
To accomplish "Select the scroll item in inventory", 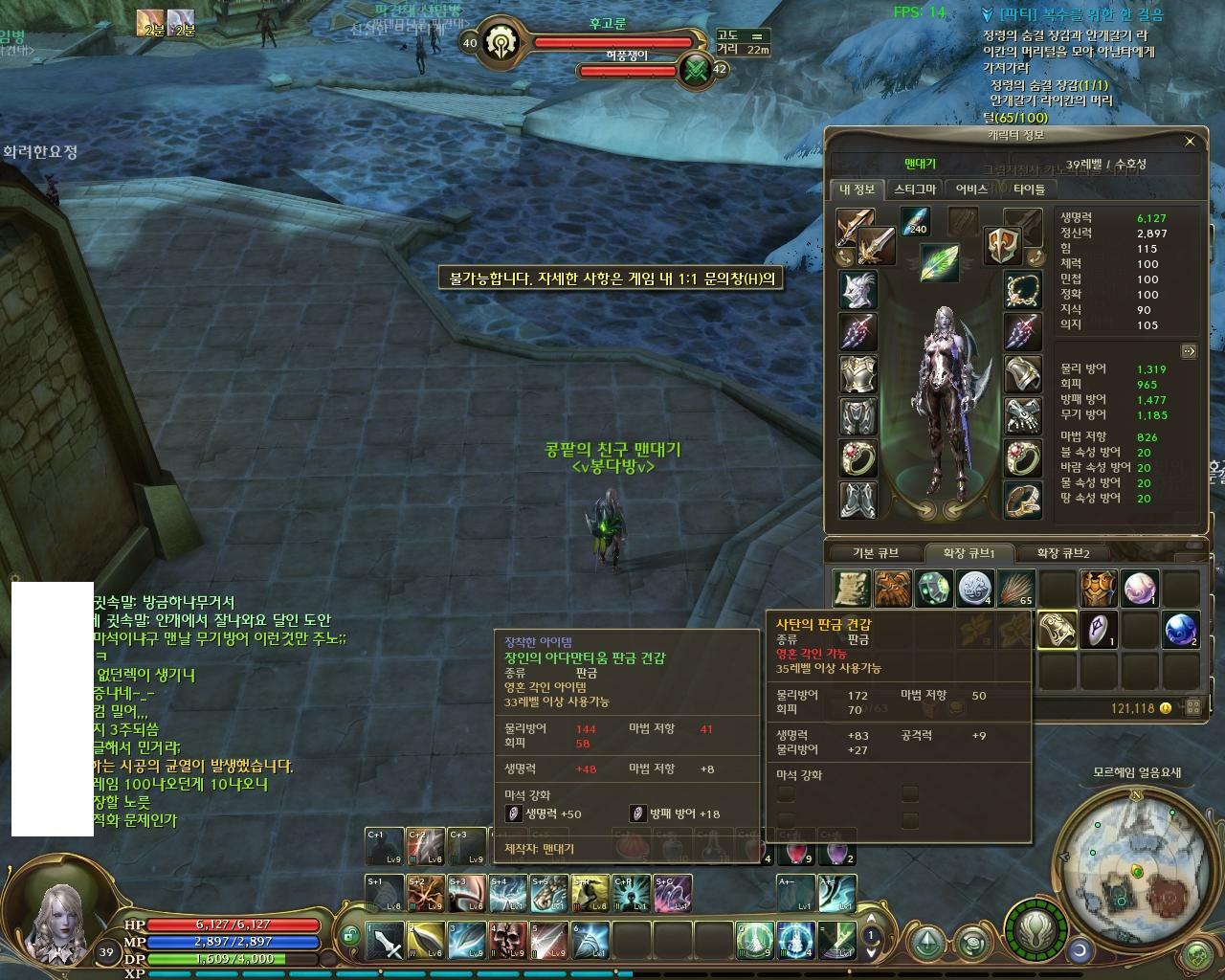I will pos(851,589).
